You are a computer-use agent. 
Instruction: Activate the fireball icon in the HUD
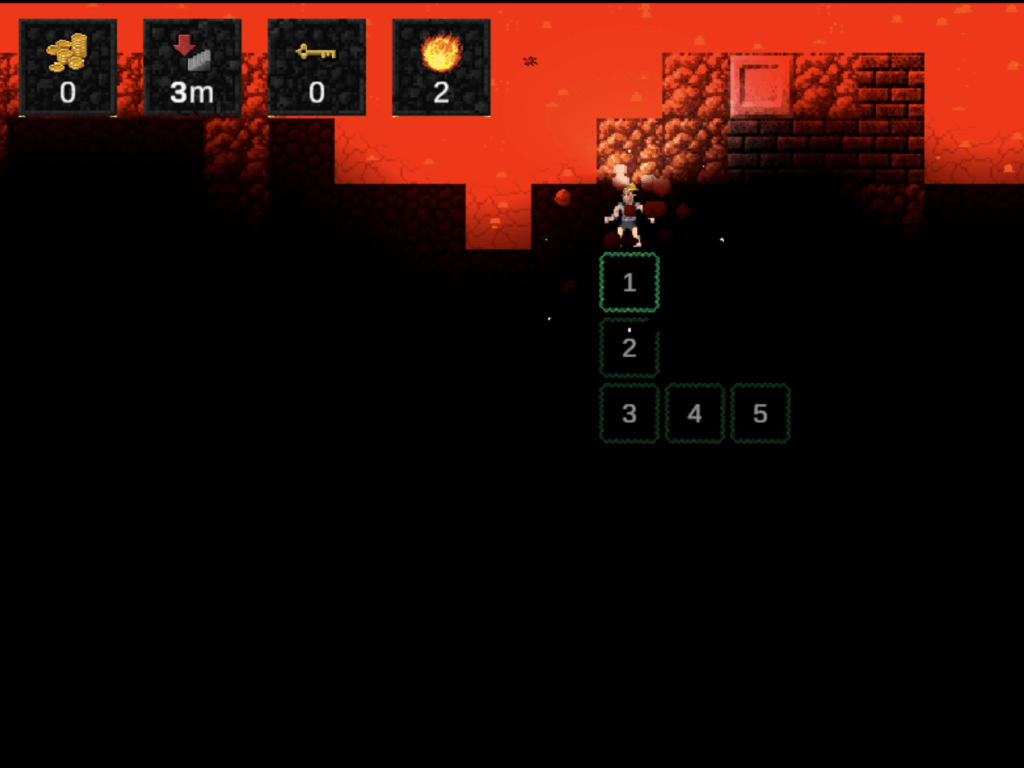[x=441, y=54]
